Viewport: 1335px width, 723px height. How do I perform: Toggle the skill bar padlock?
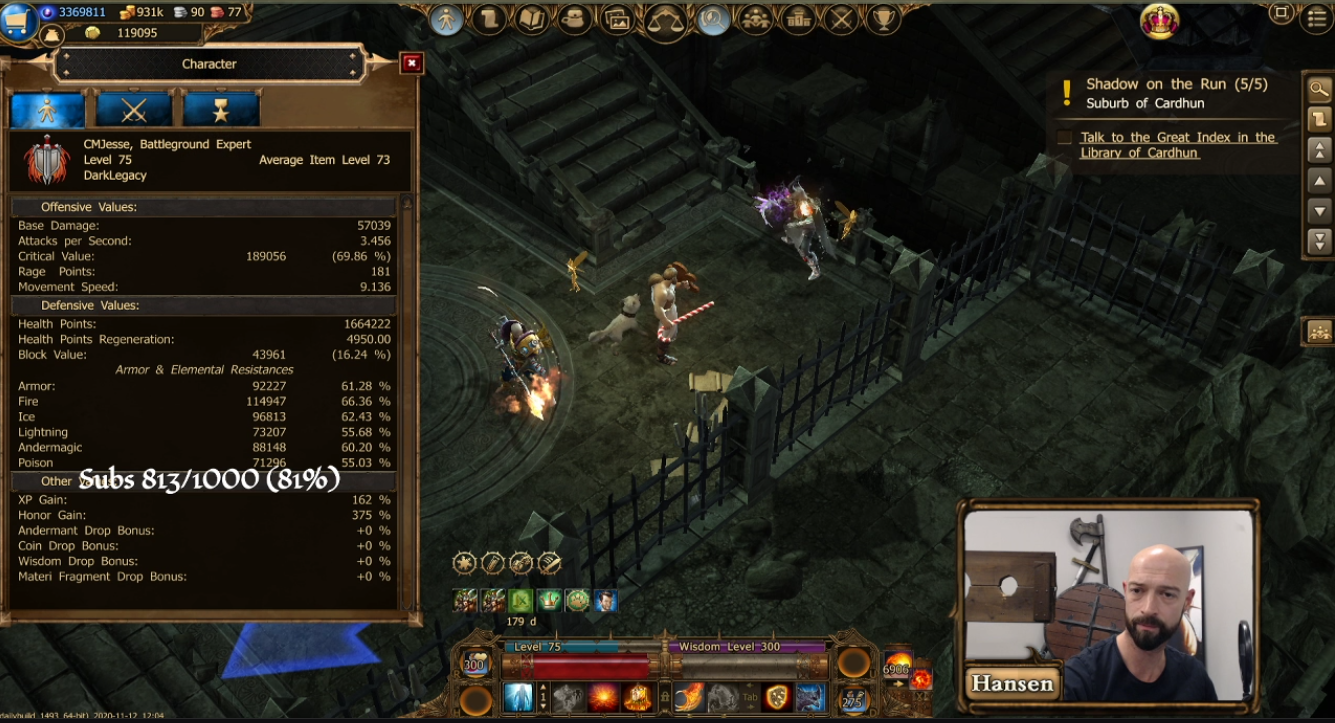665,697
